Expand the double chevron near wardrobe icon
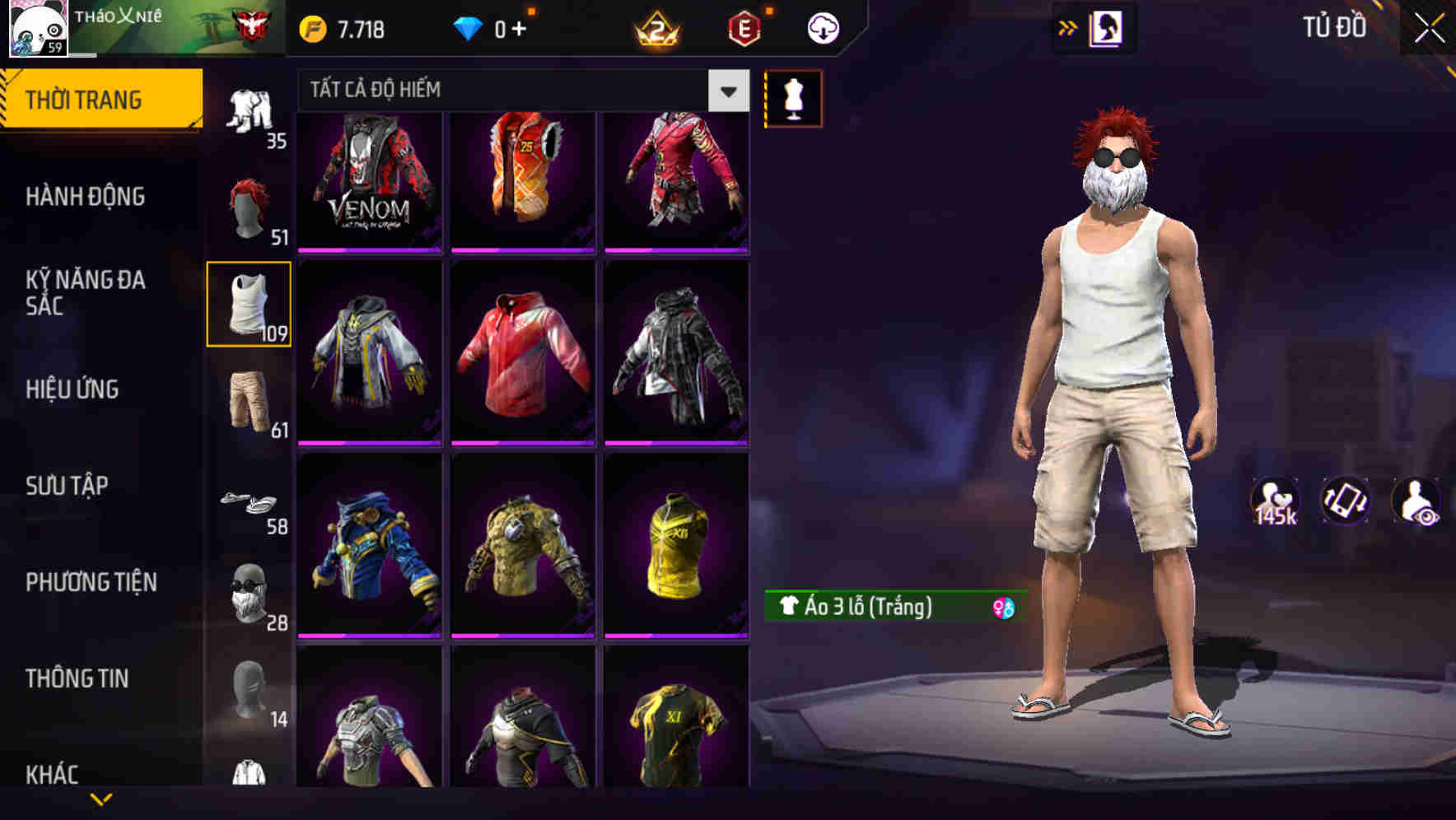1456x820 pixels. click(x=1068, y=26)
